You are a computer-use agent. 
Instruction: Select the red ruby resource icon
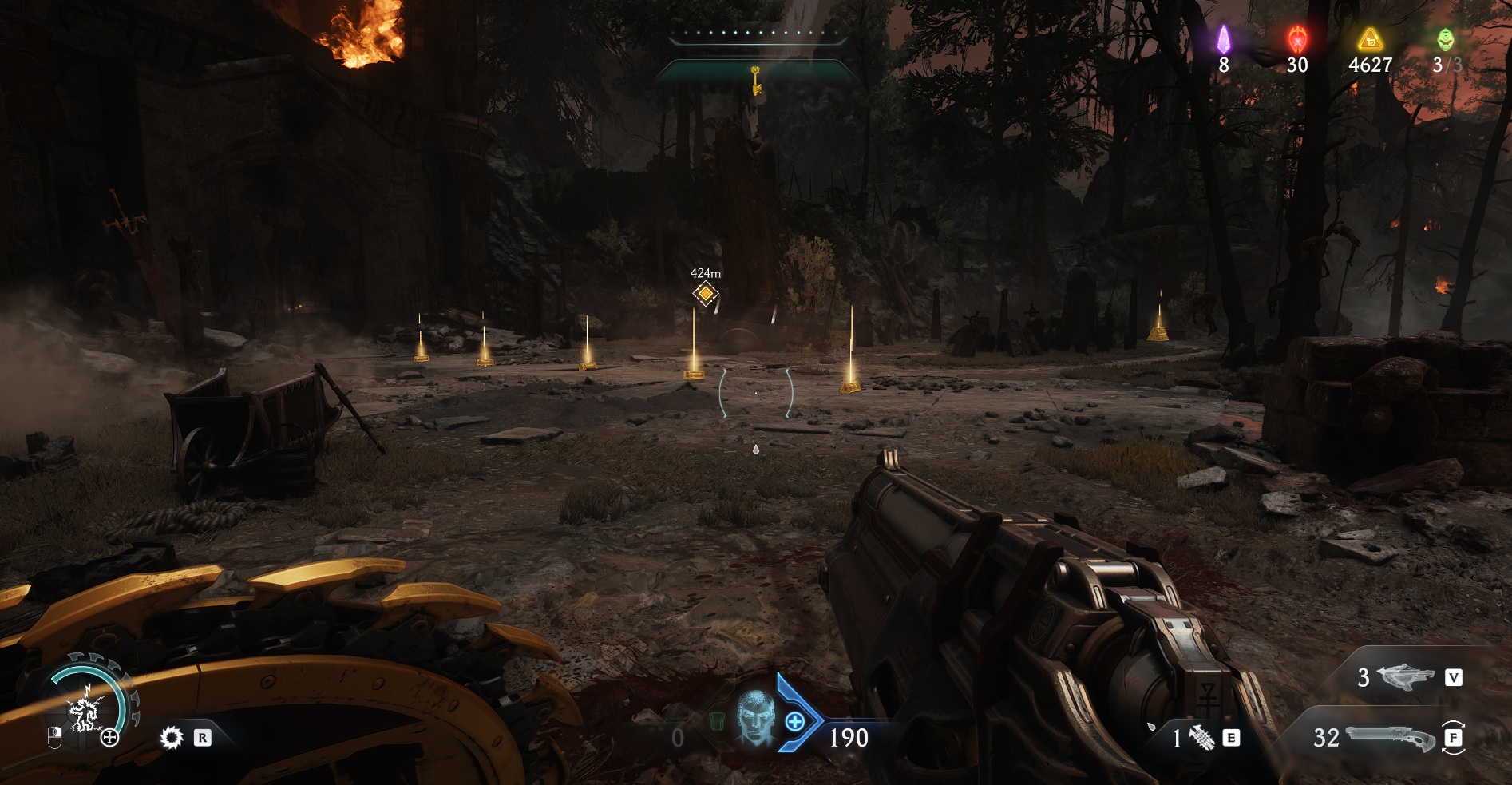[x=1297, y=38]
